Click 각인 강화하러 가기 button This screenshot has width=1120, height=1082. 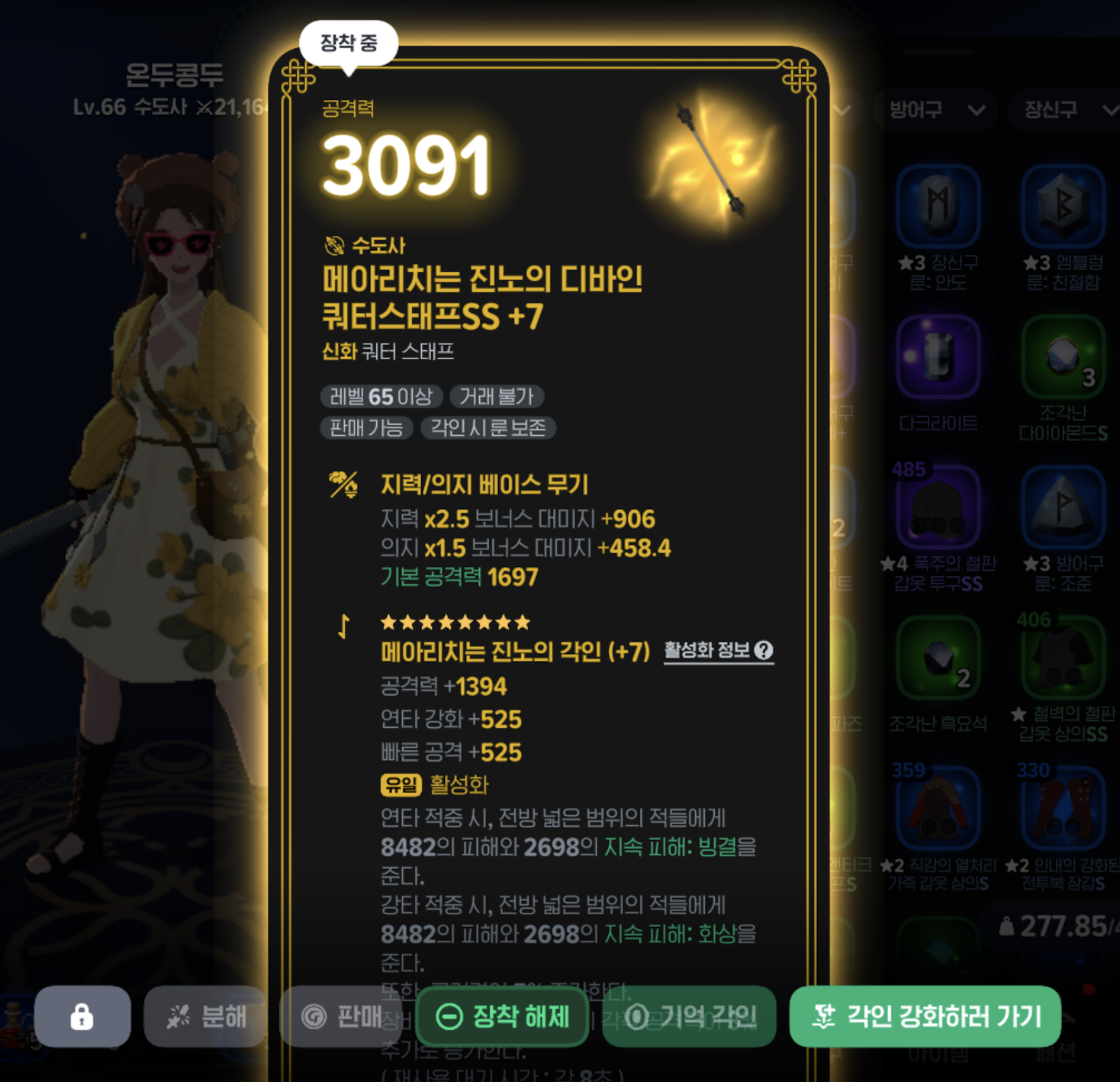[x=925, y=1016]
